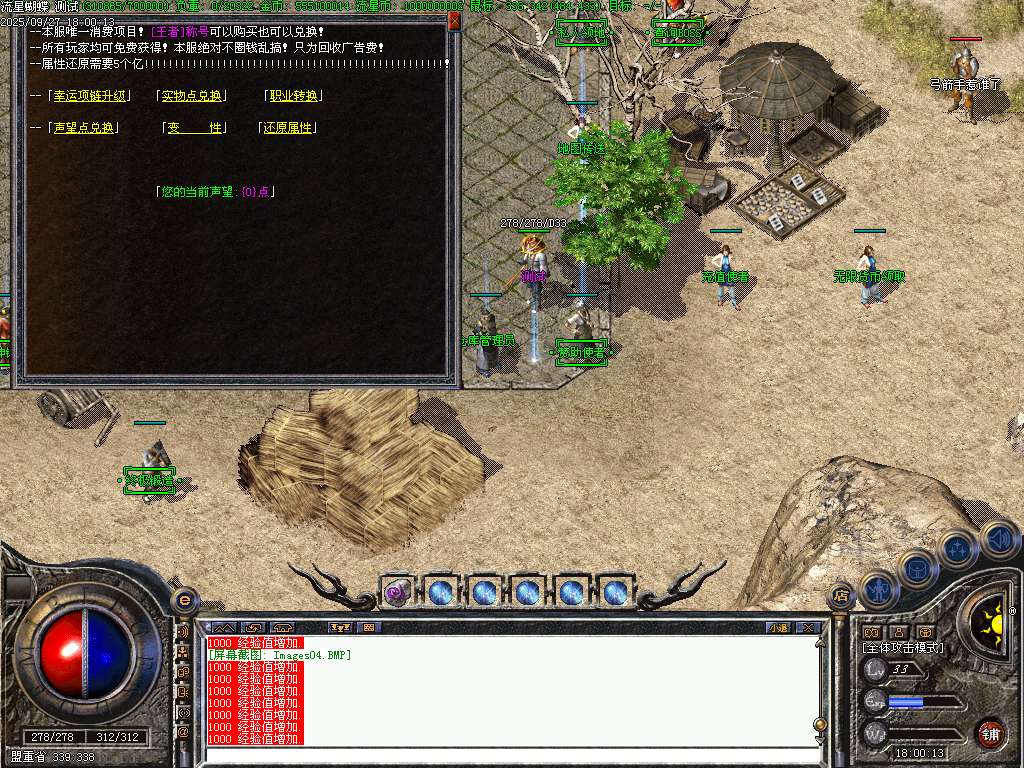Open the 幸运项链升级 option
Image resolution: width=1024 pixels, height=768 pixels.
[x=91, y=96]
